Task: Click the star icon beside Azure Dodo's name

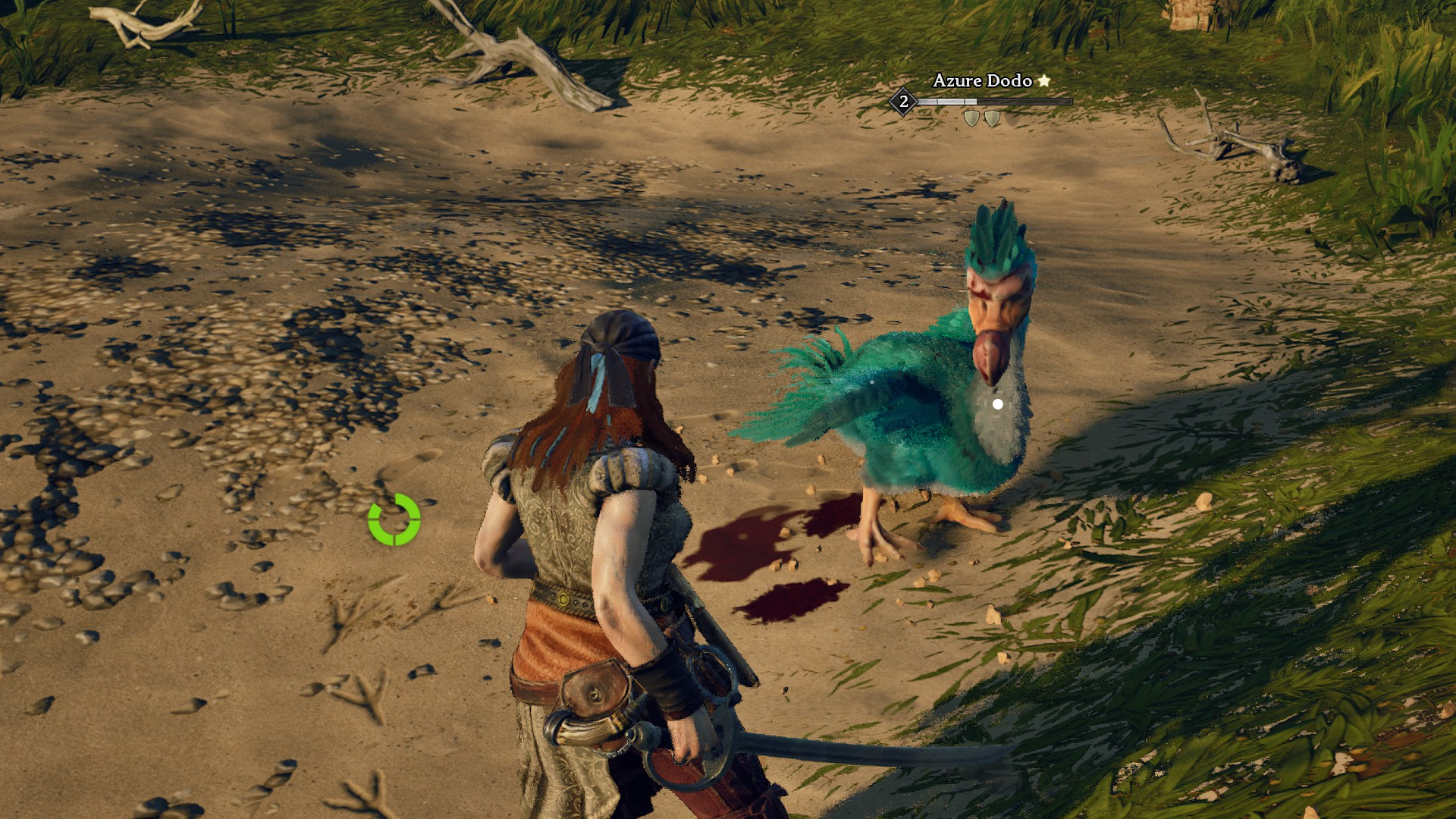Action: 1043,81
